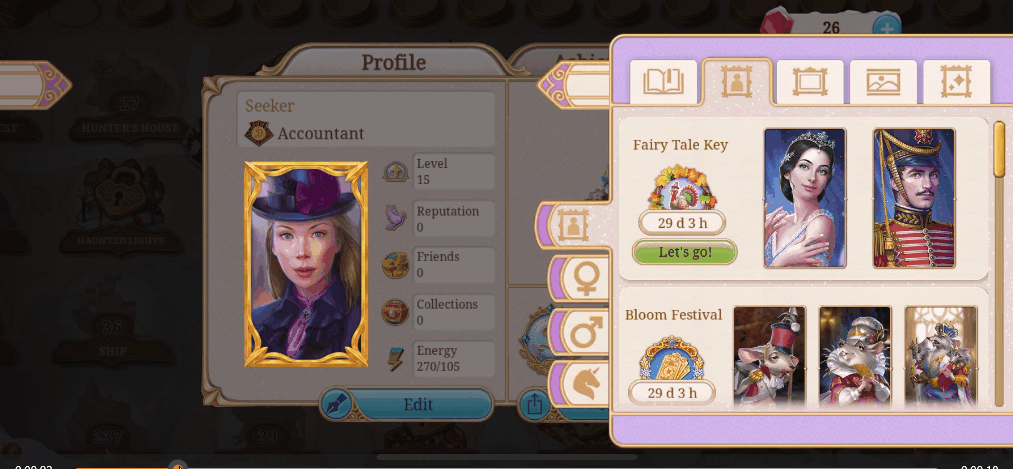The width and height of the screenshot is (1013, 469).
Task: Filter by female symbol side tab
Action: pyautogui.click(x=583, y=278)
